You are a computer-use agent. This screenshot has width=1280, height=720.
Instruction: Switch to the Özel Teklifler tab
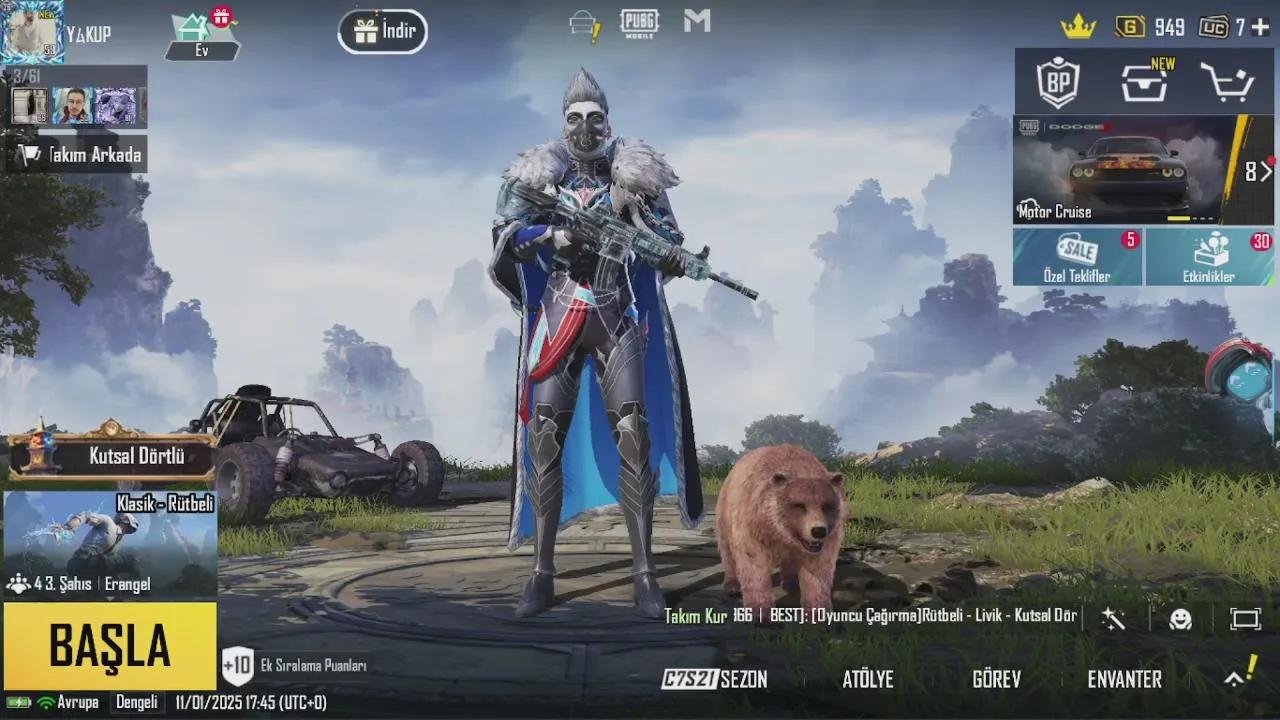click(x=1078, y=256)
